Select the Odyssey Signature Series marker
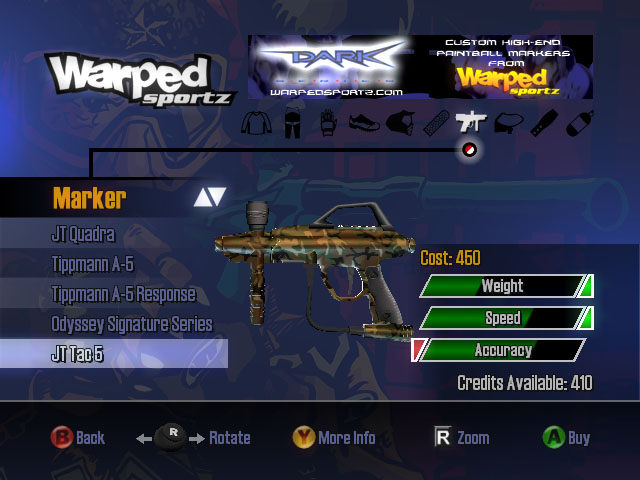The image size is (640, 480). click(x=132, y=324)
